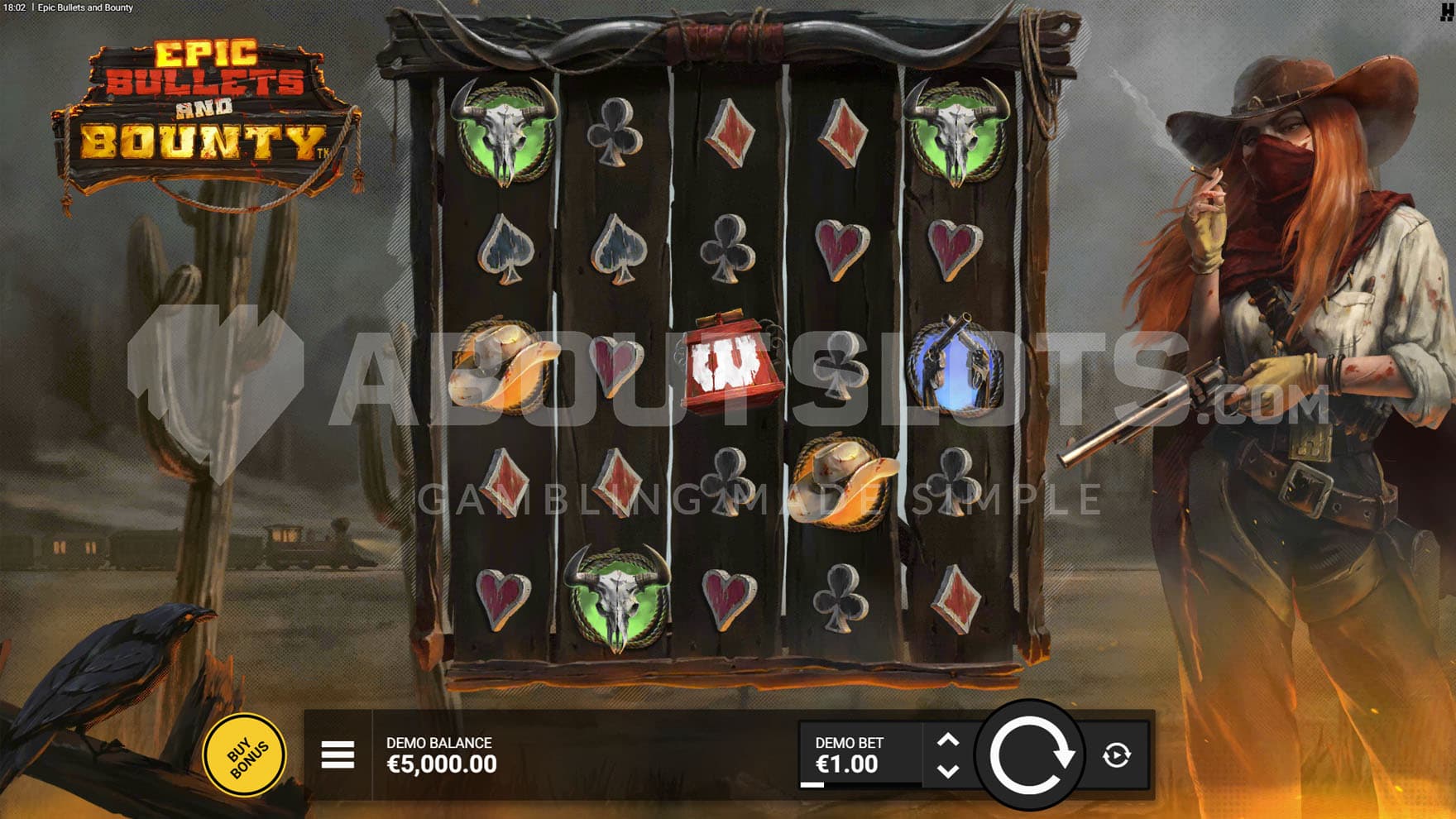The width and height of the screenshot is (1456, 819).
Task: Open the autoplay settings icon
Action: pos(1116,754)
